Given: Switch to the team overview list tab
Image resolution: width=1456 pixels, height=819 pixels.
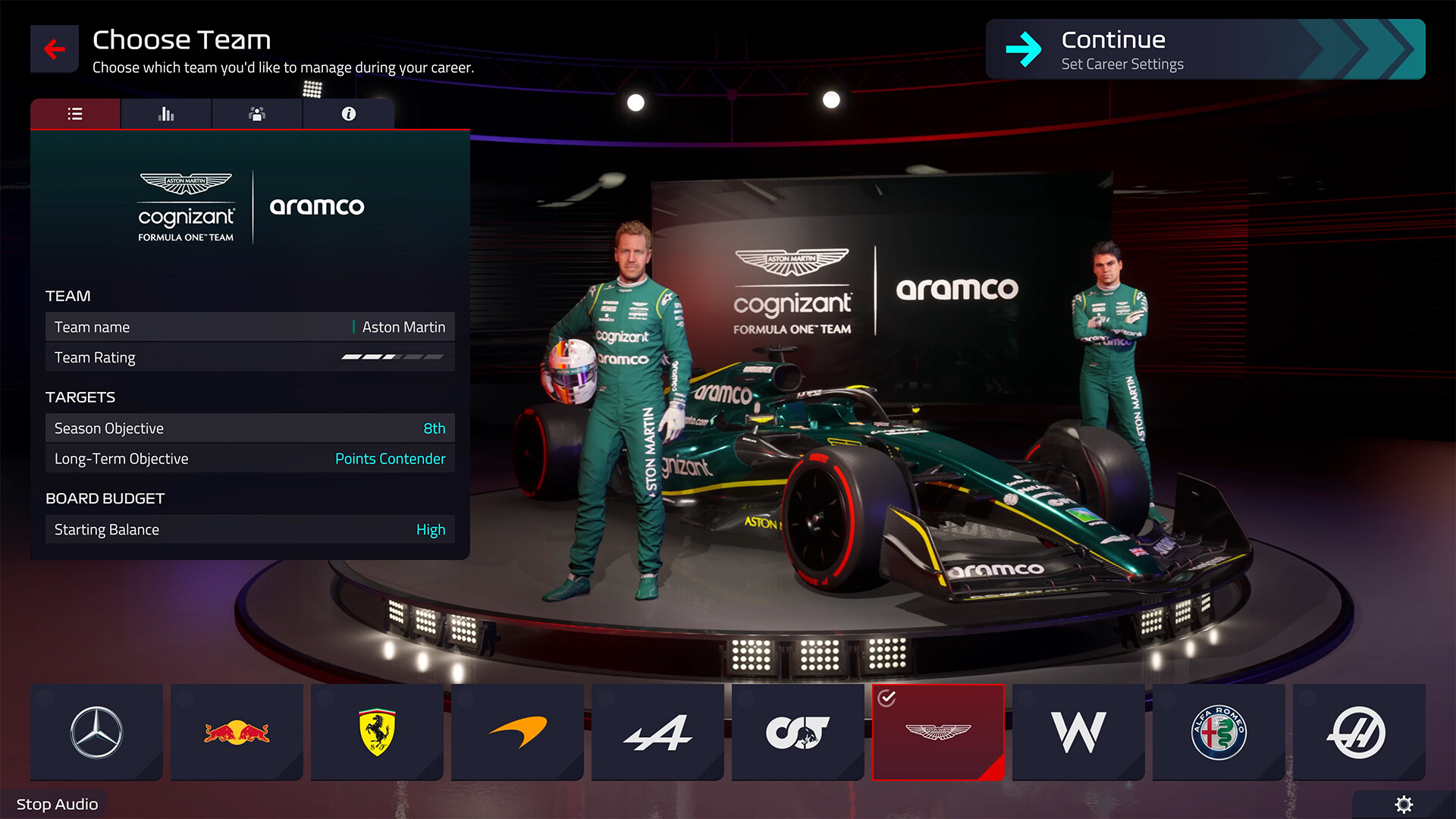Looking at the screenshot, I should point(74,114).
